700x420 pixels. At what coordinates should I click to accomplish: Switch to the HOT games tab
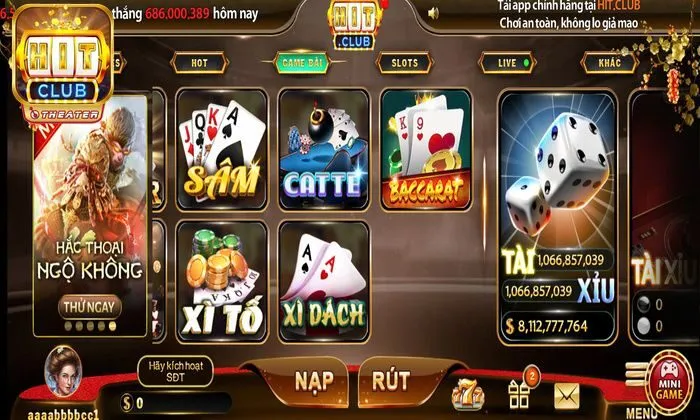coord(199,62)
